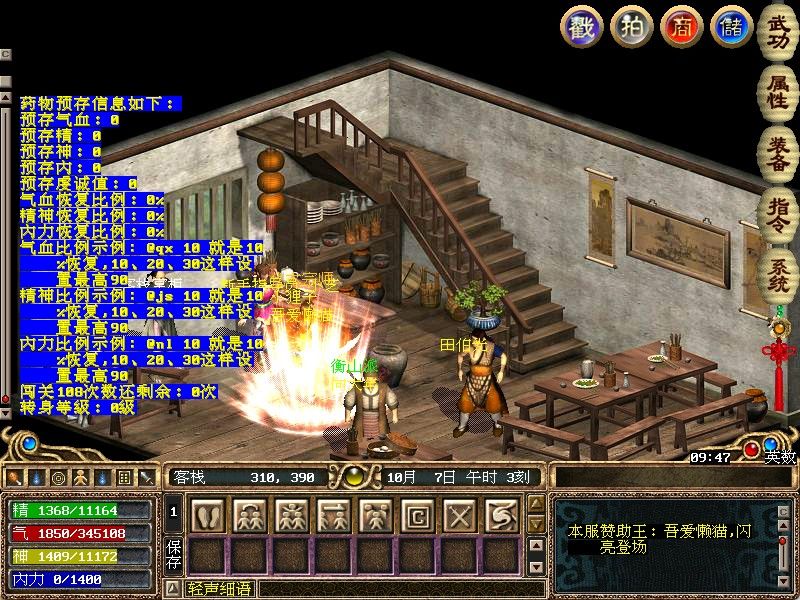Click the yellow orb on the status bar
800x600 pixels.
[353, 476]
